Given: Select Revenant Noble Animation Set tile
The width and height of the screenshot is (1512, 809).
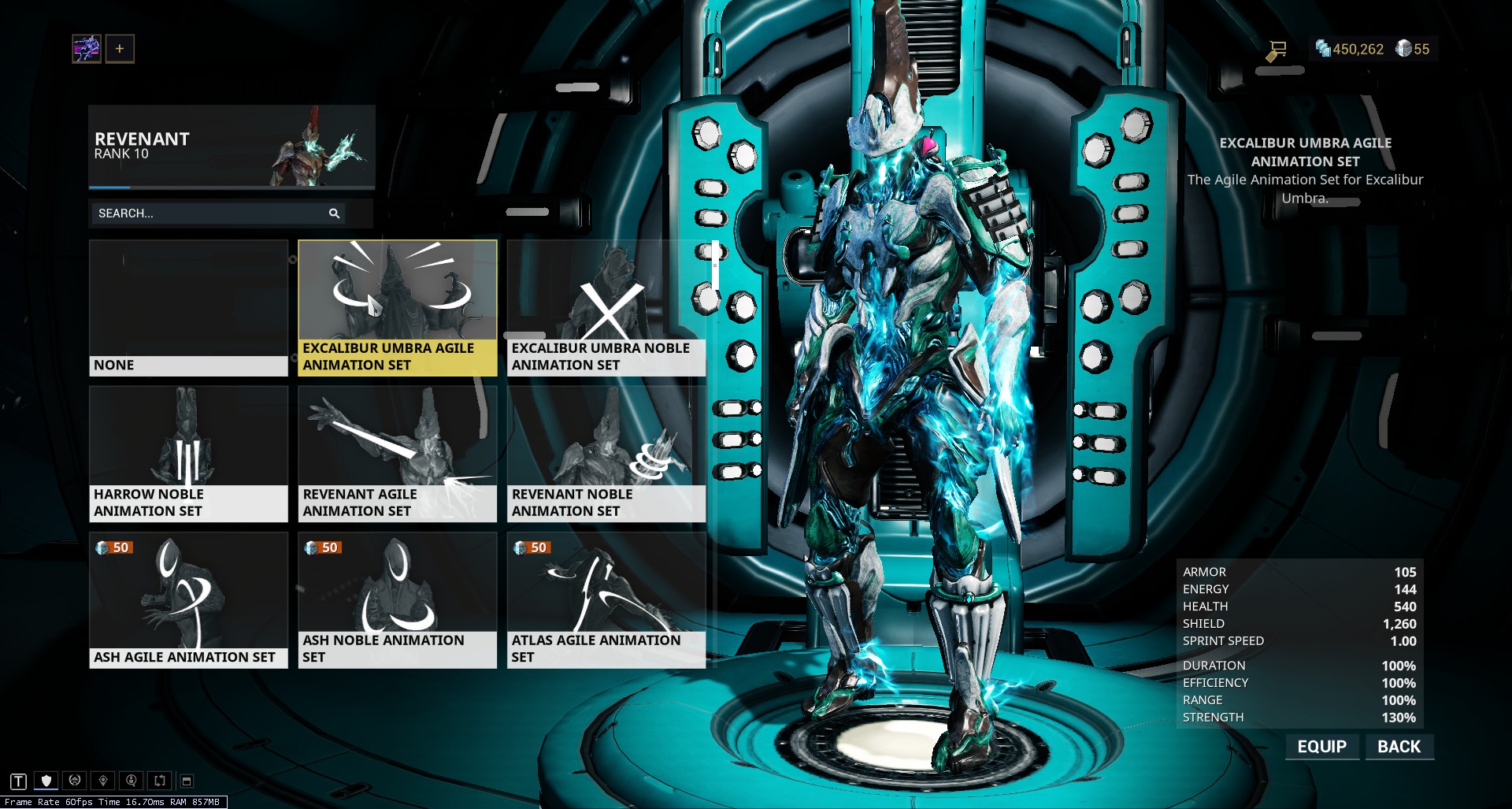Looking at the screenshot, I should 606,454.
